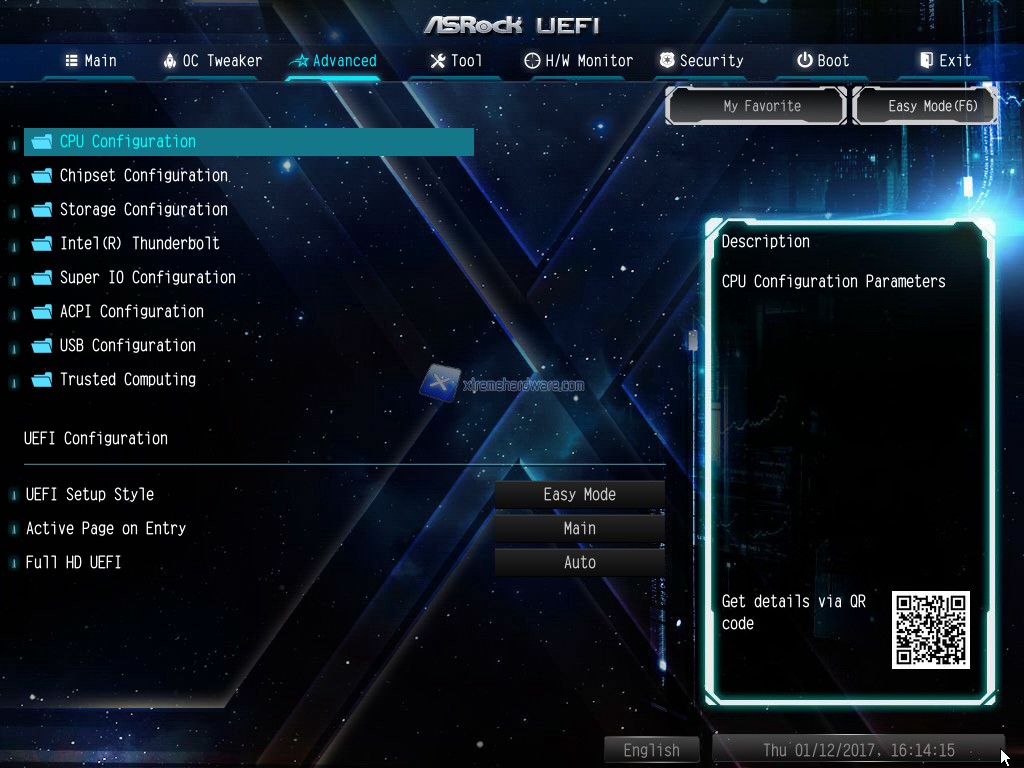Viewport: 1024px width, 768px height.
Task: Enter ACPI Configuration menu
Action: [x=131, y=312]
